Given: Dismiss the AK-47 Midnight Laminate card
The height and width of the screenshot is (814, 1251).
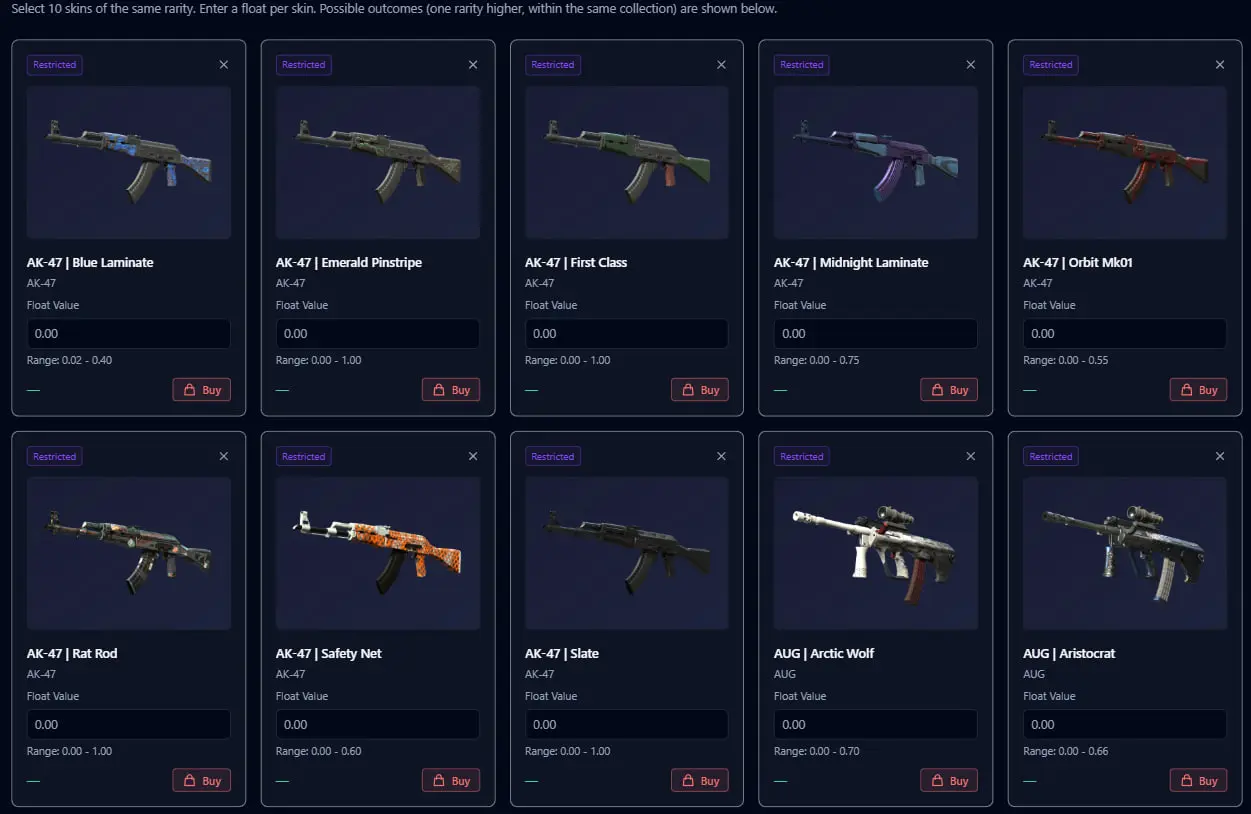Looking at the screenshot, I should [971, 65].
